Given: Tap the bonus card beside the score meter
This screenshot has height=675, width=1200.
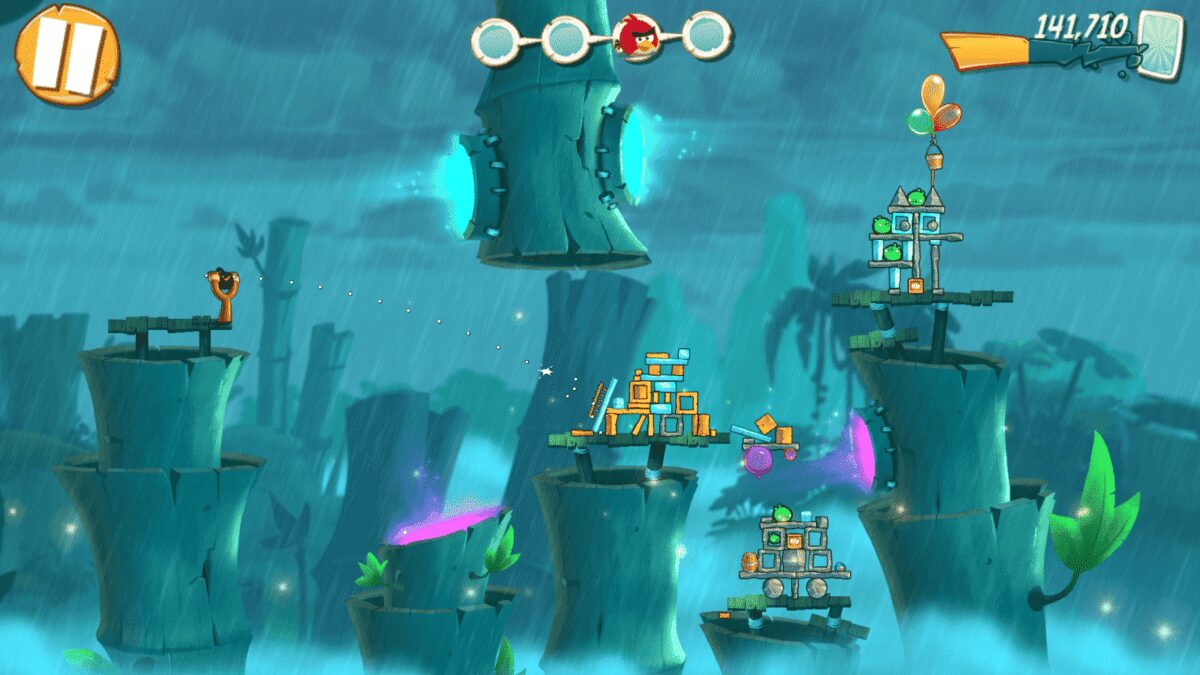Looking at the screenshot, I should coord(1162,42).
